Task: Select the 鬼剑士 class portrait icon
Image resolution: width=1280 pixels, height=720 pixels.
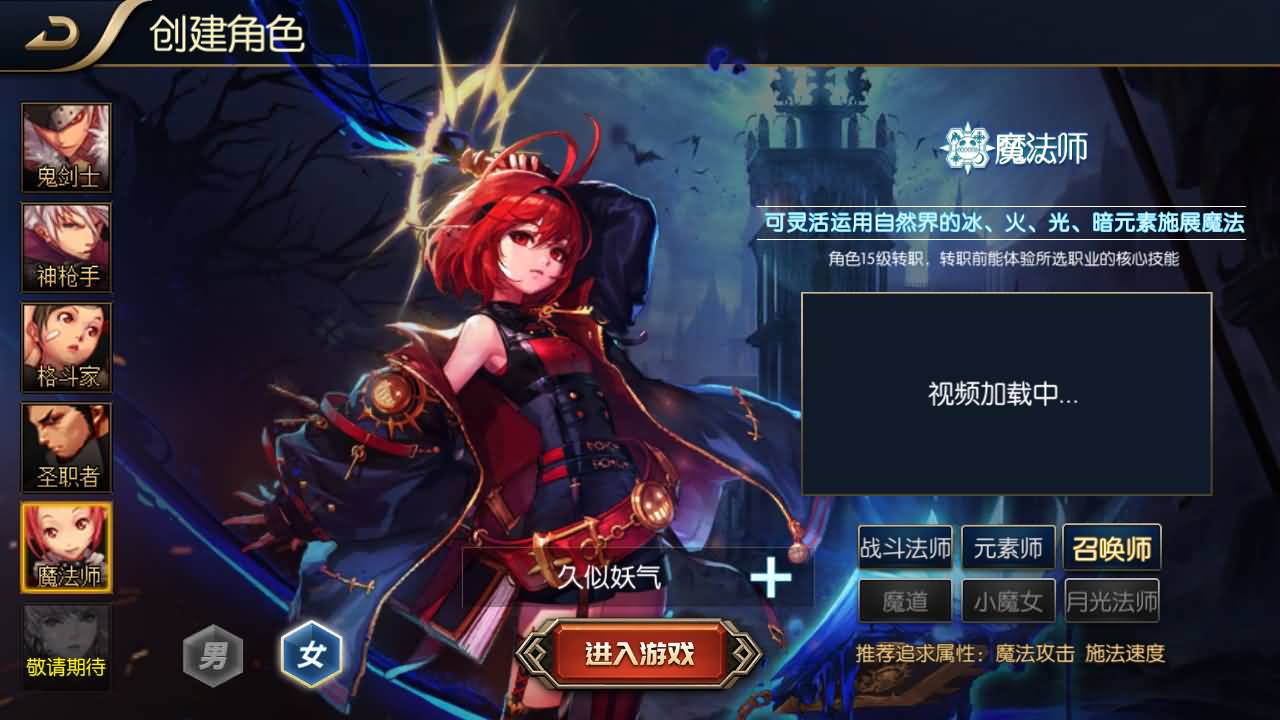Action: tap(65, 148)
